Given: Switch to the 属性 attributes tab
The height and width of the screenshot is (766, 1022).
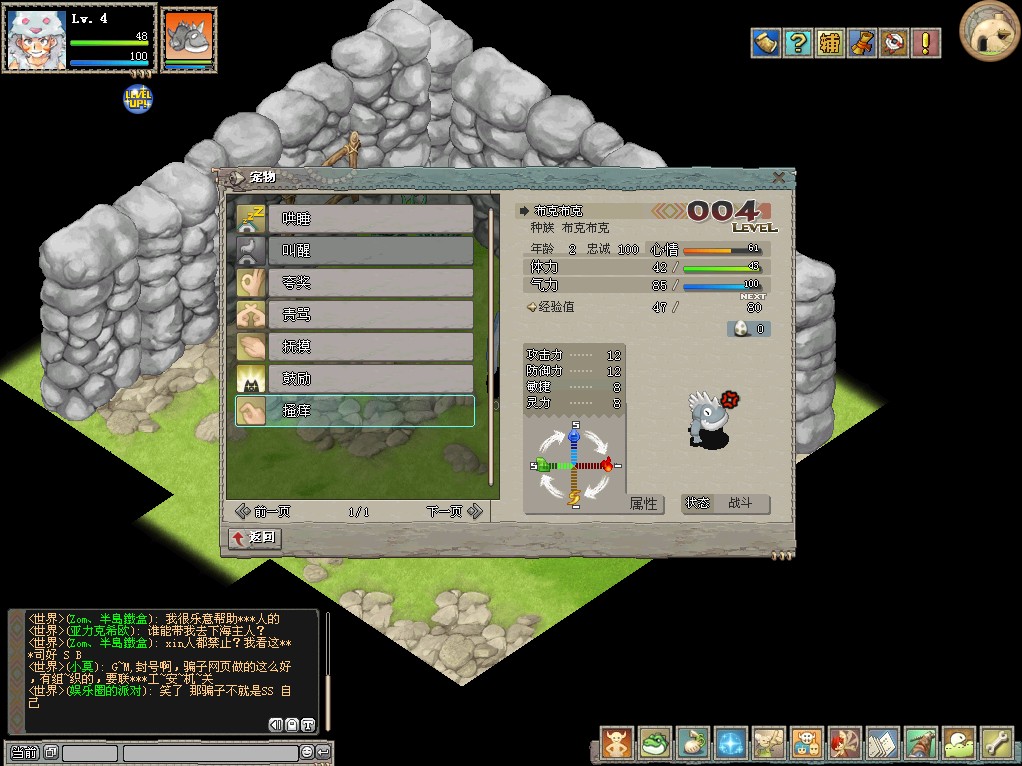Looking at the screenshot, I should point(644,504).
